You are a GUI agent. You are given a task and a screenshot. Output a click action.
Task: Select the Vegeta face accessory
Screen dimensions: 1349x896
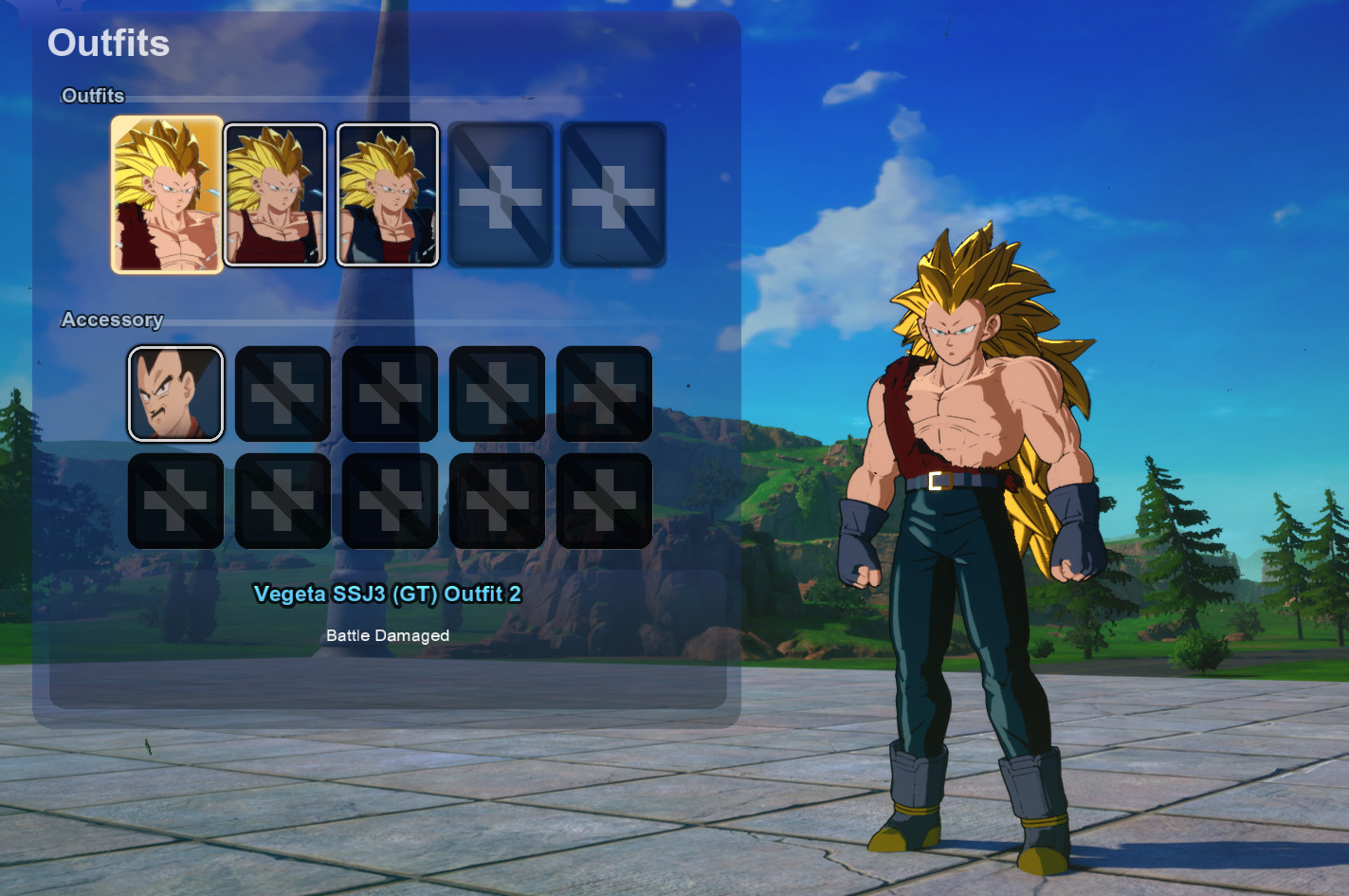175,393
